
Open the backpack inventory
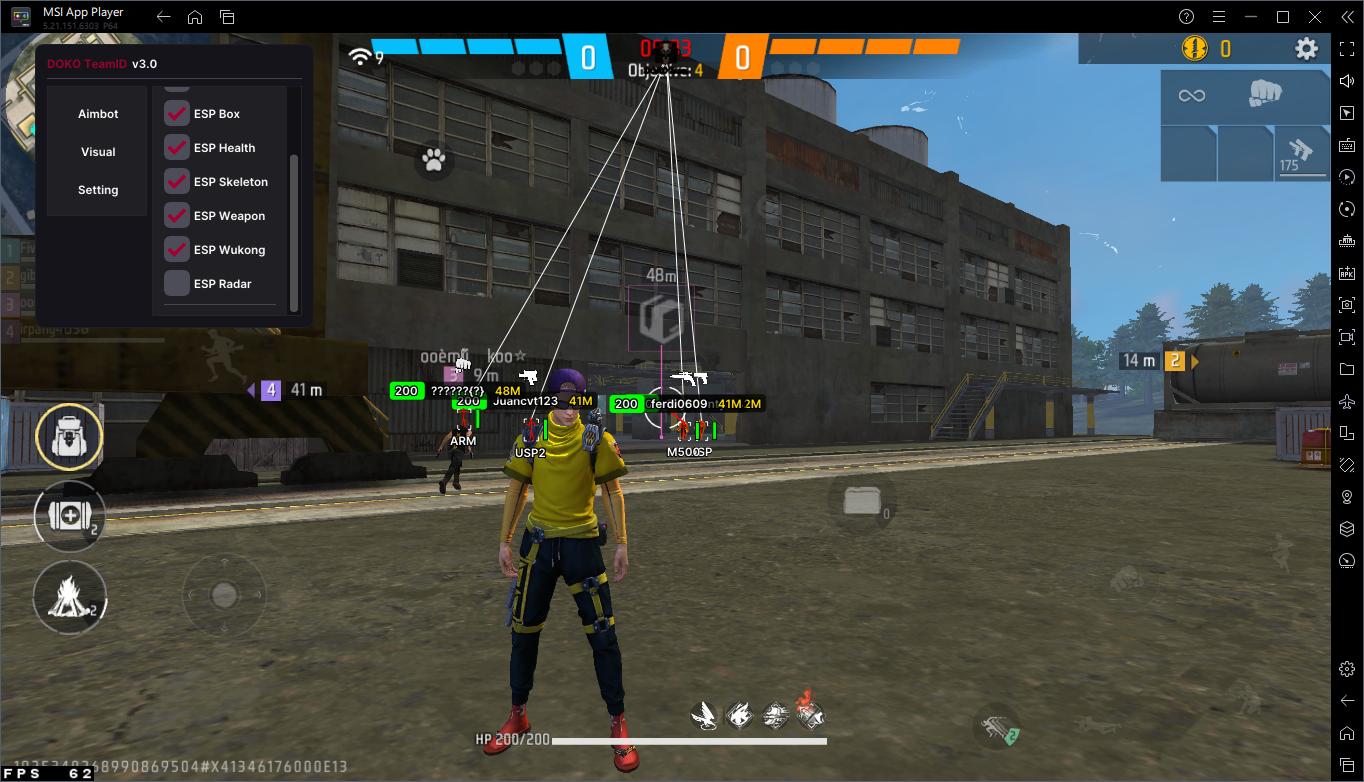pyautogui.click(x=69, y=438)
